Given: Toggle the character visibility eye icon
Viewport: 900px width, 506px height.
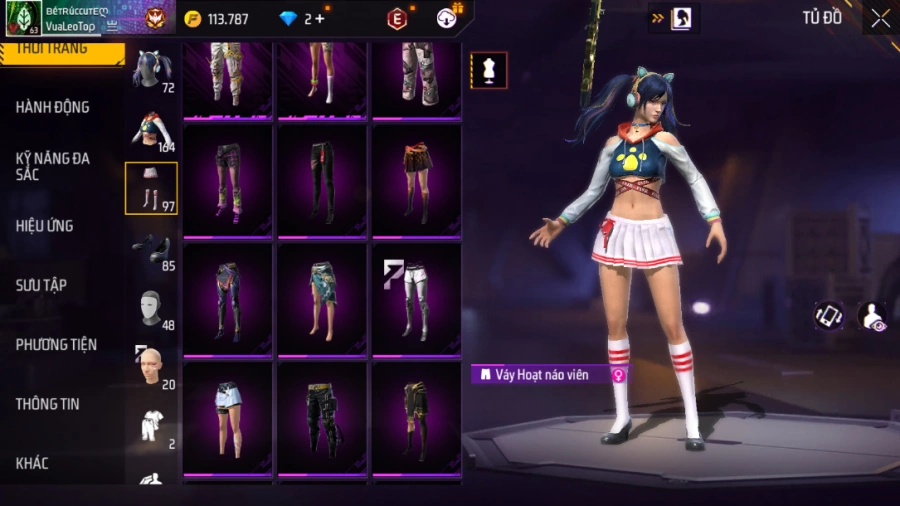Looking at the screenshot, I should click(x=872, y=316).
